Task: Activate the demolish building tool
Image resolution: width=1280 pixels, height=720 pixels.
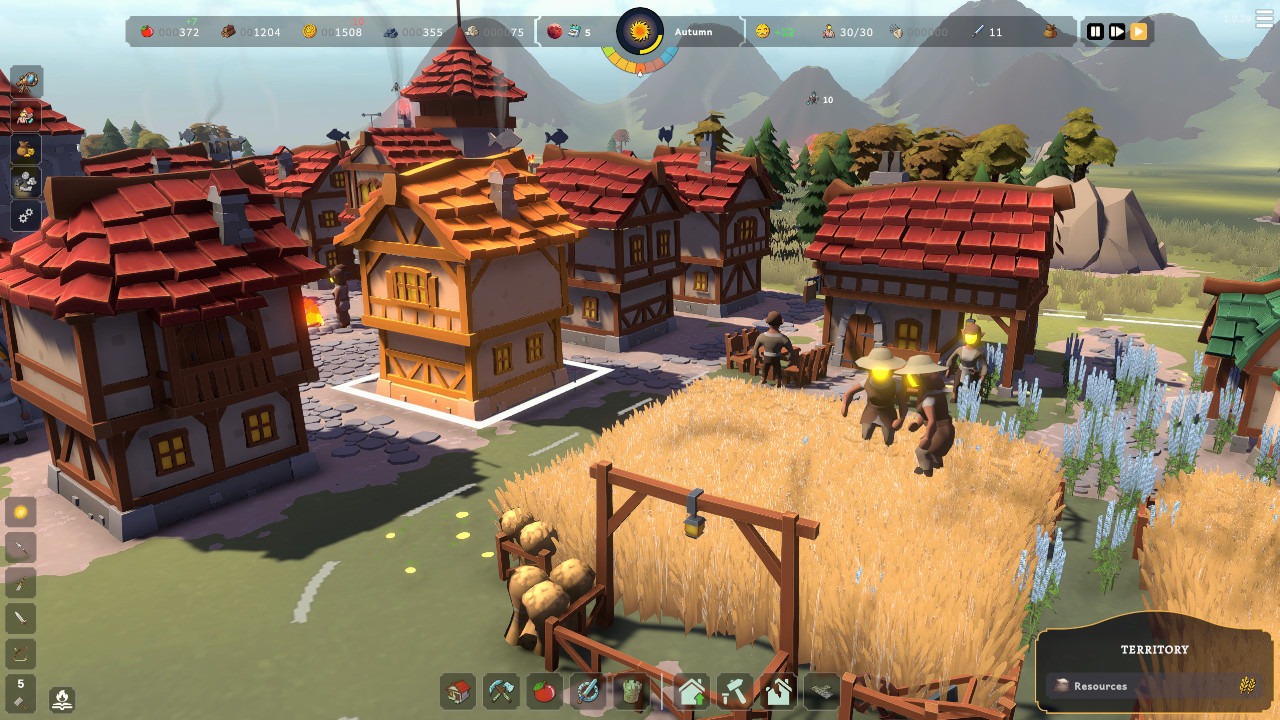Action: pos(778,691)
